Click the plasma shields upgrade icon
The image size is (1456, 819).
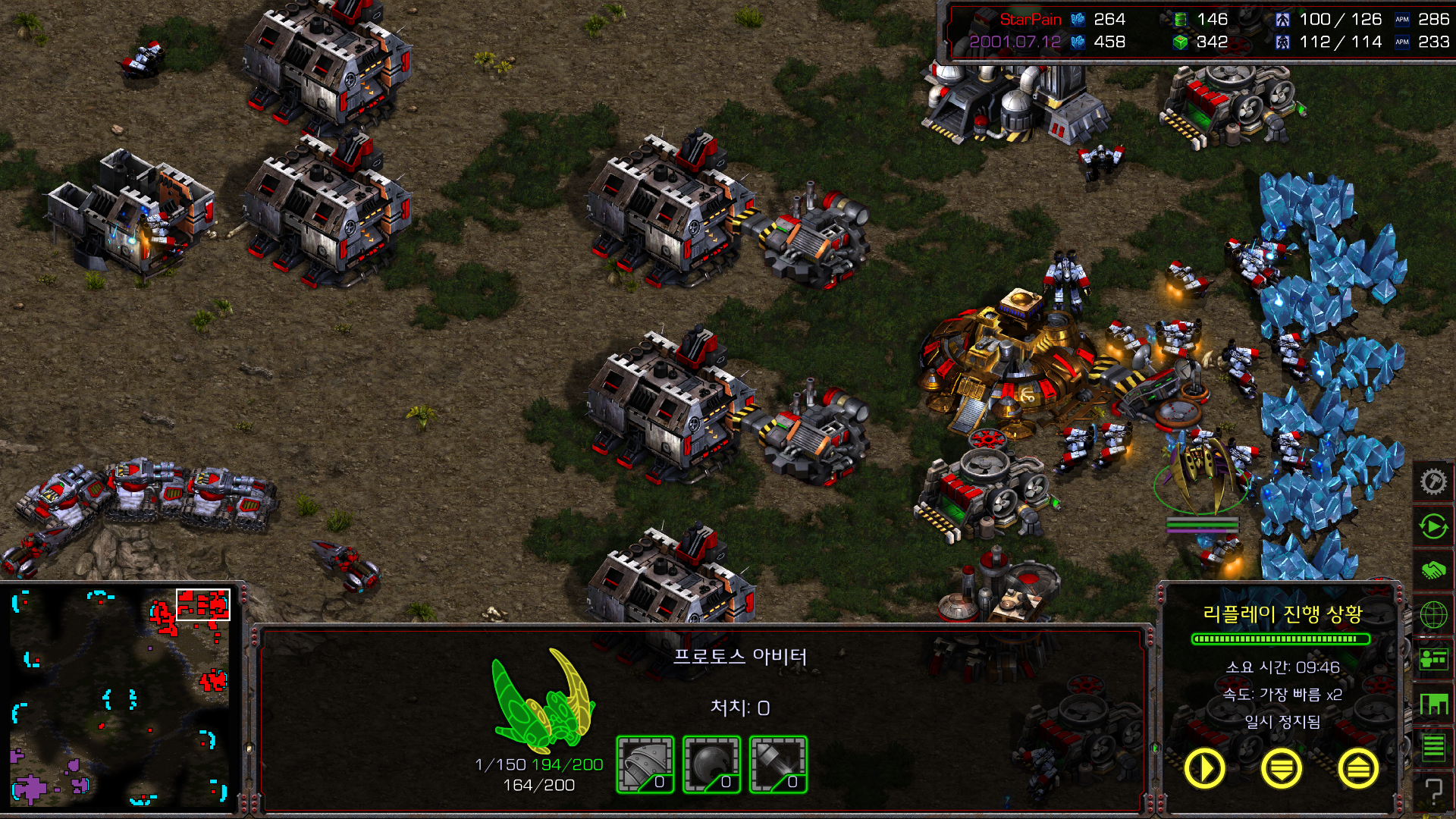[x=711, y=764]
